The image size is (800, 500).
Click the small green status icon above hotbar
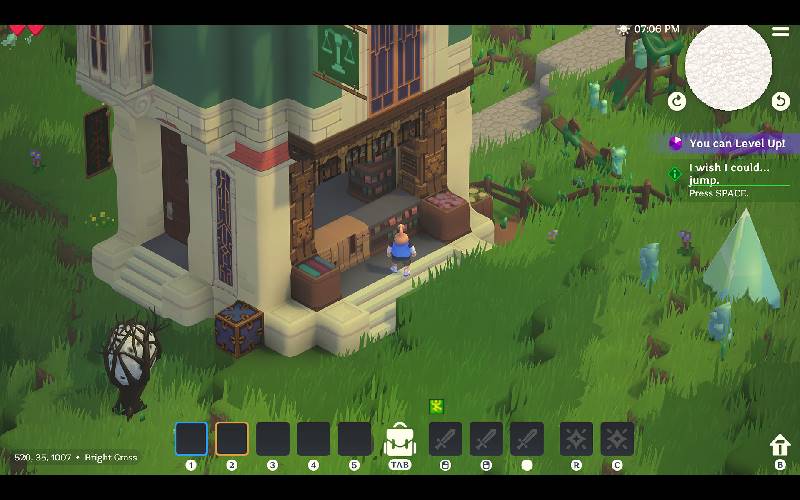coord(436,406)
